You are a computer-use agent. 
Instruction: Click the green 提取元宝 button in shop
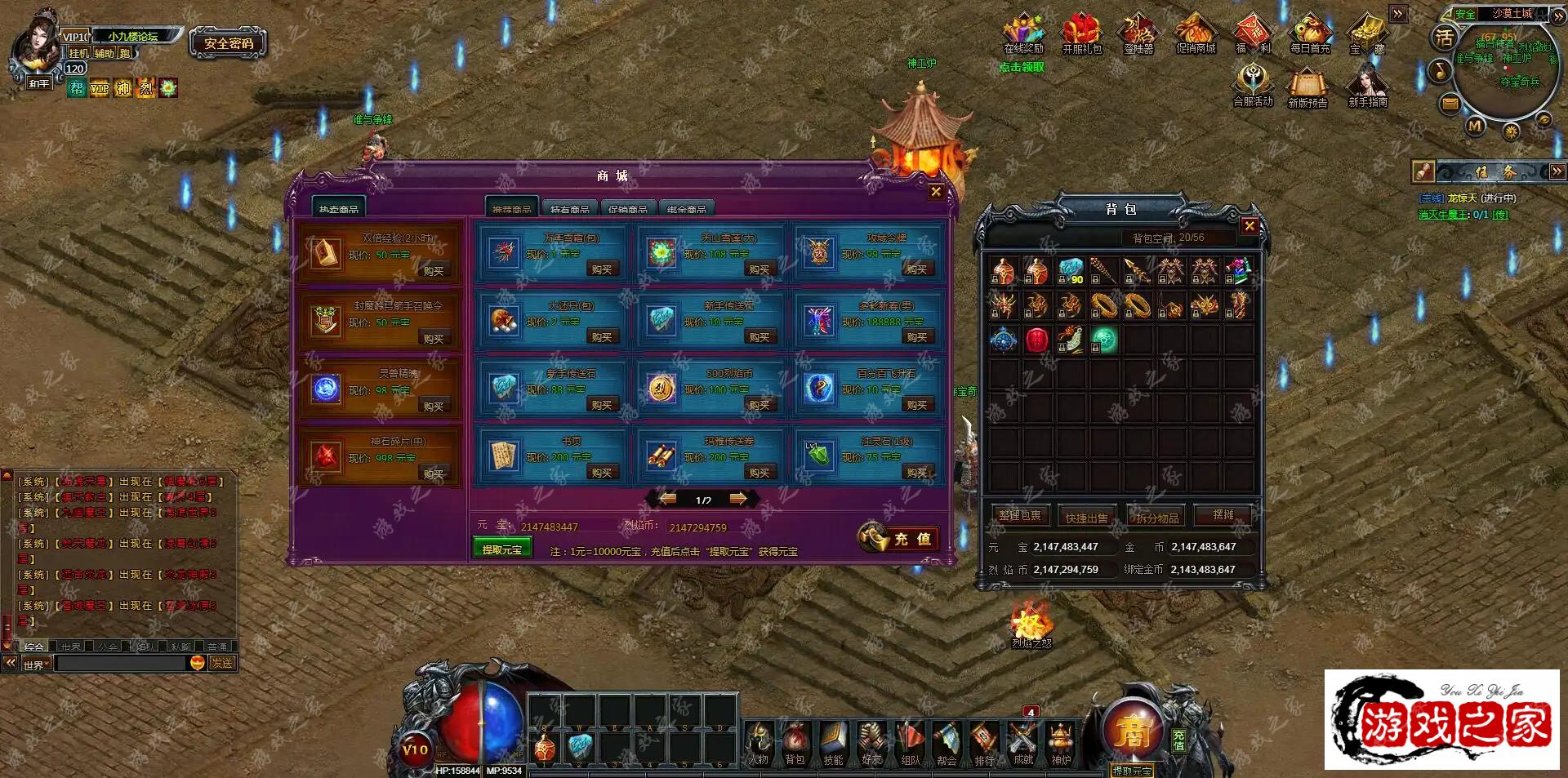[x=501, y=549]
